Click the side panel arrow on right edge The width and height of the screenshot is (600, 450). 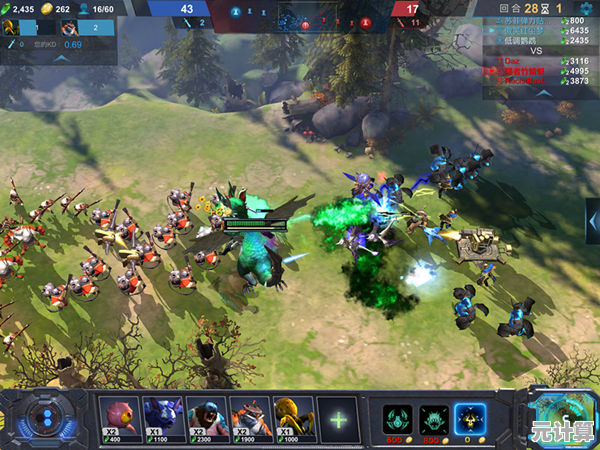pos(592,217)
